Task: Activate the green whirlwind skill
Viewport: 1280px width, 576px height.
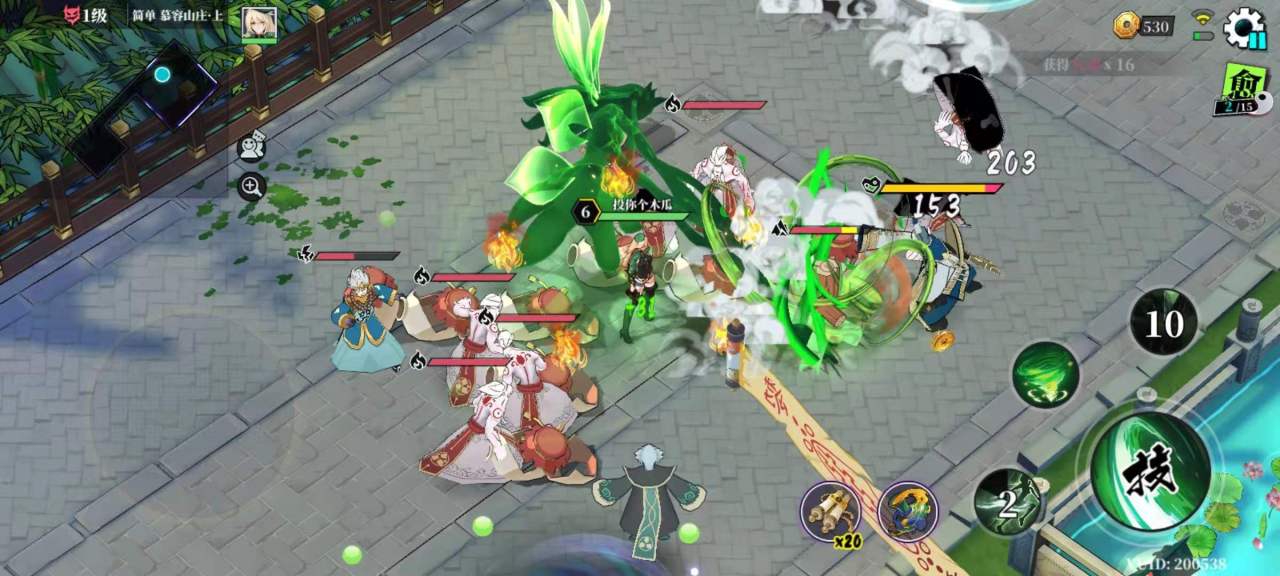Action: tap(1044, 375)
